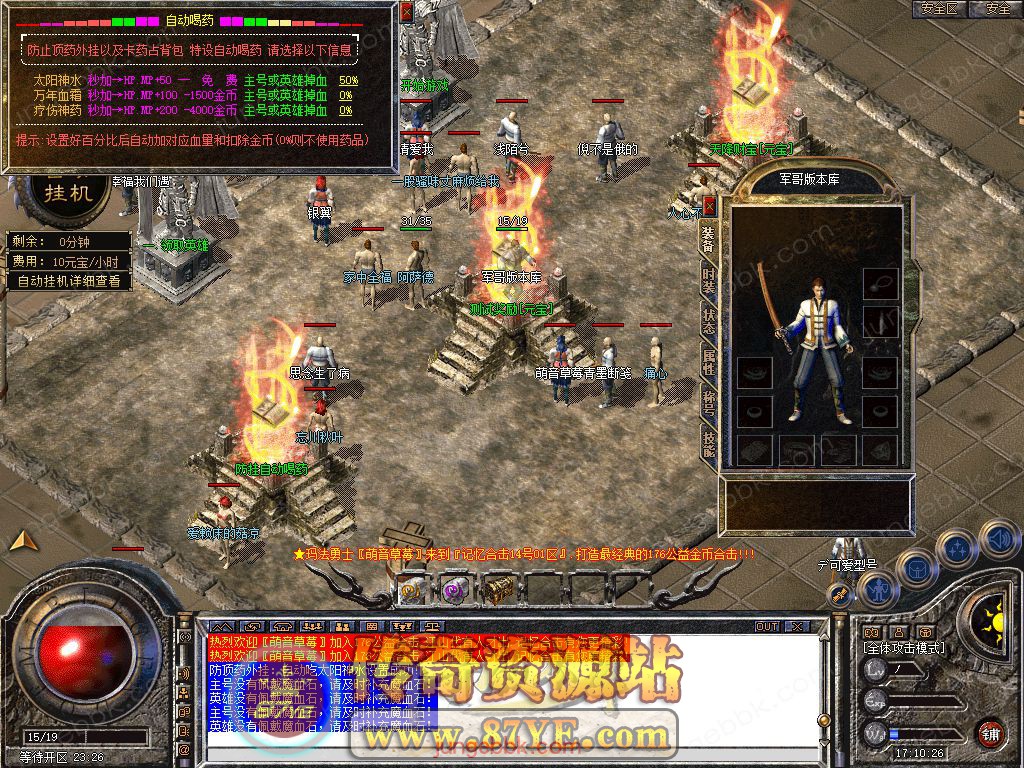Open the 挂机 auto-play round button
The width and height of the screenshot is (1024, 768).
[x=68, y=192]
